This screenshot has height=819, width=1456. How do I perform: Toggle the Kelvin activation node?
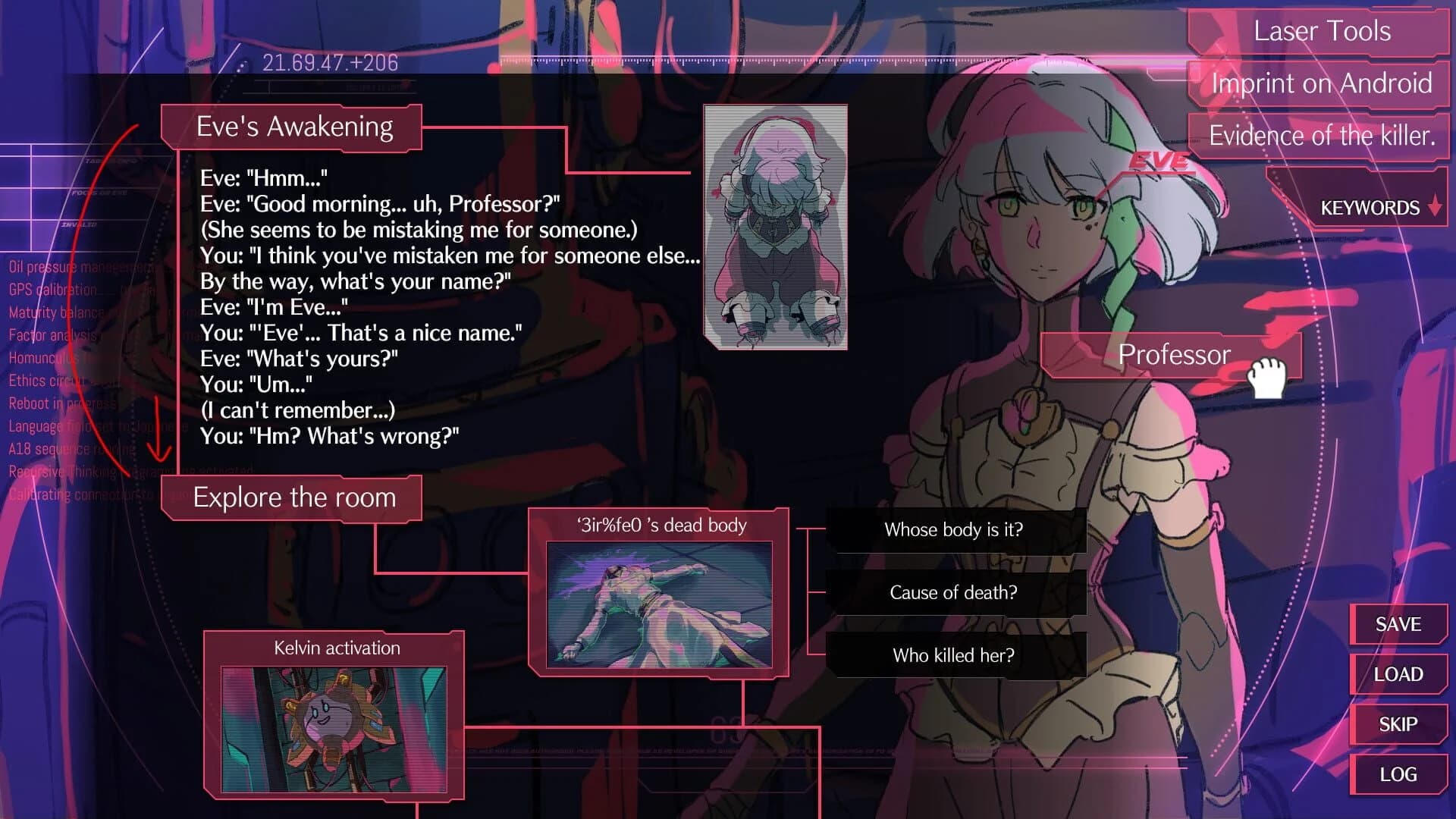pos(336,648)
